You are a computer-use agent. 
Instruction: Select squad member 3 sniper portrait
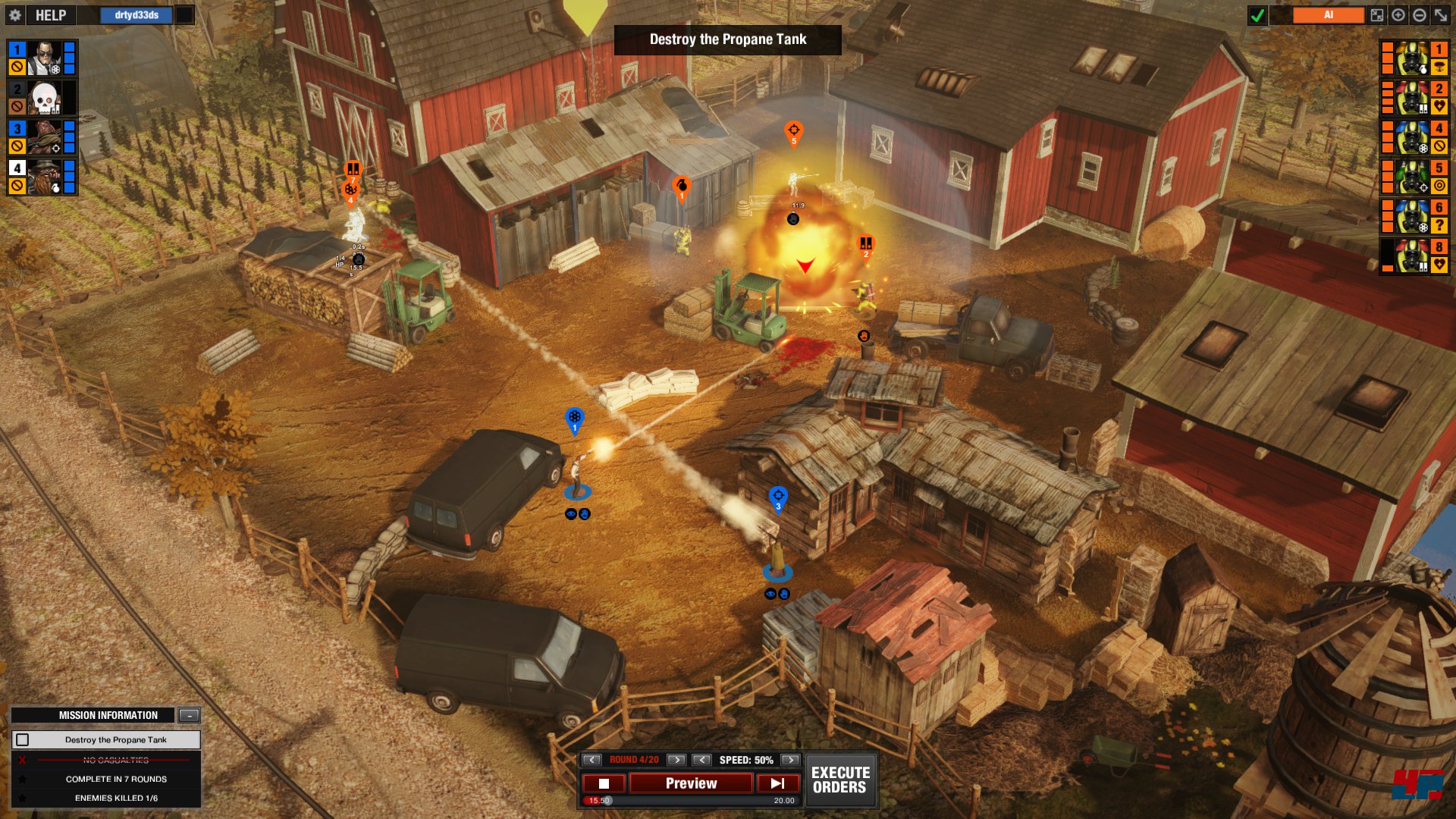[x=45, y=137]
